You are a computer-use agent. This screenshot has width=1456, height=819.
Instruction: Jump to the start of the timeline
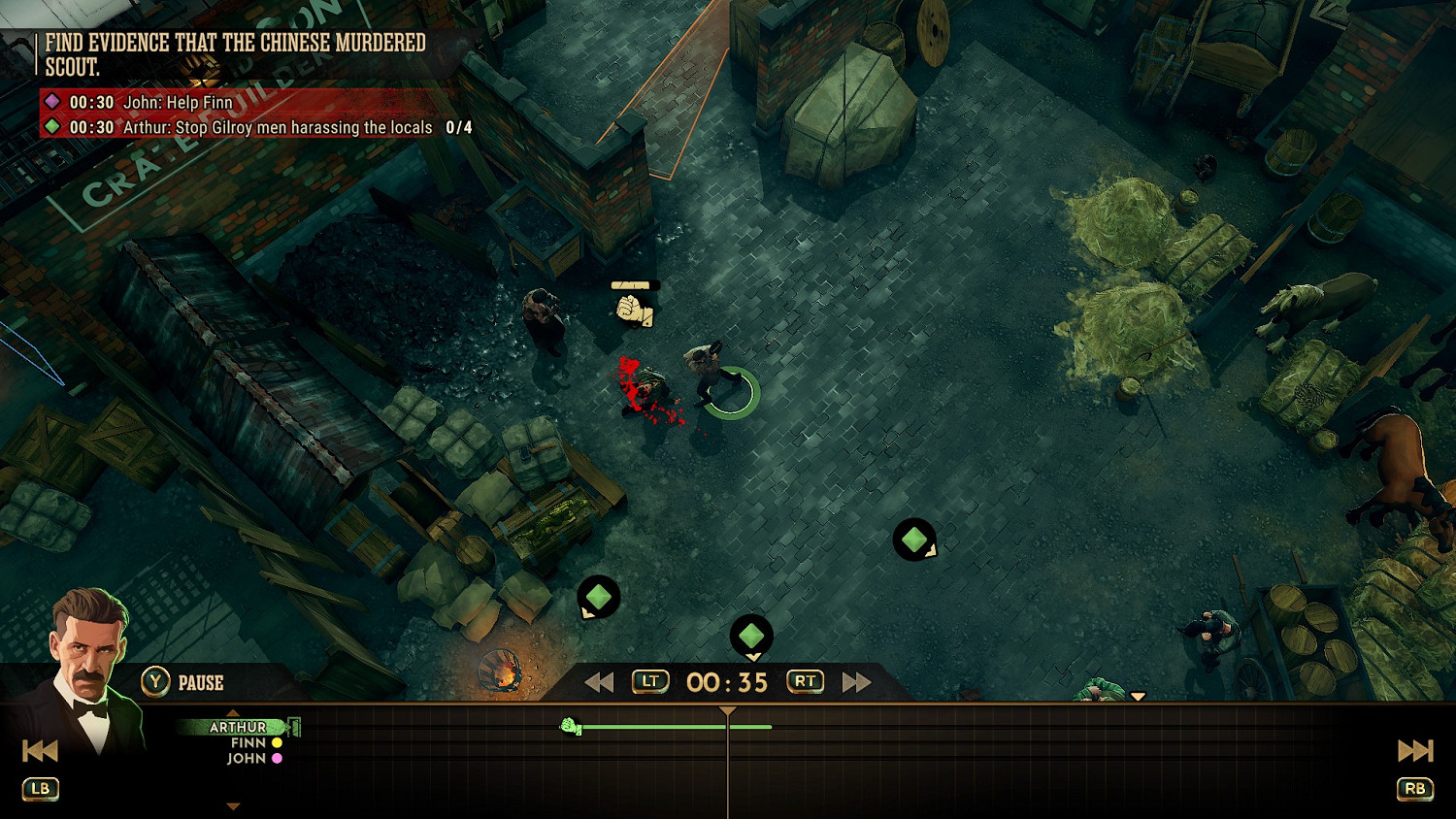[40, 750]
